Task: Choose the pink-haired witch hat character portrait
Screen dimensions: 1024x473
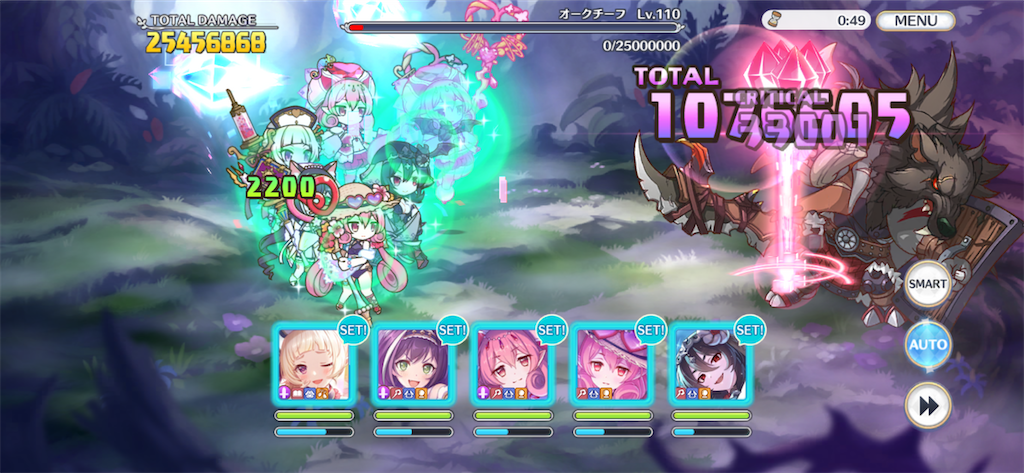Action: 611,363
